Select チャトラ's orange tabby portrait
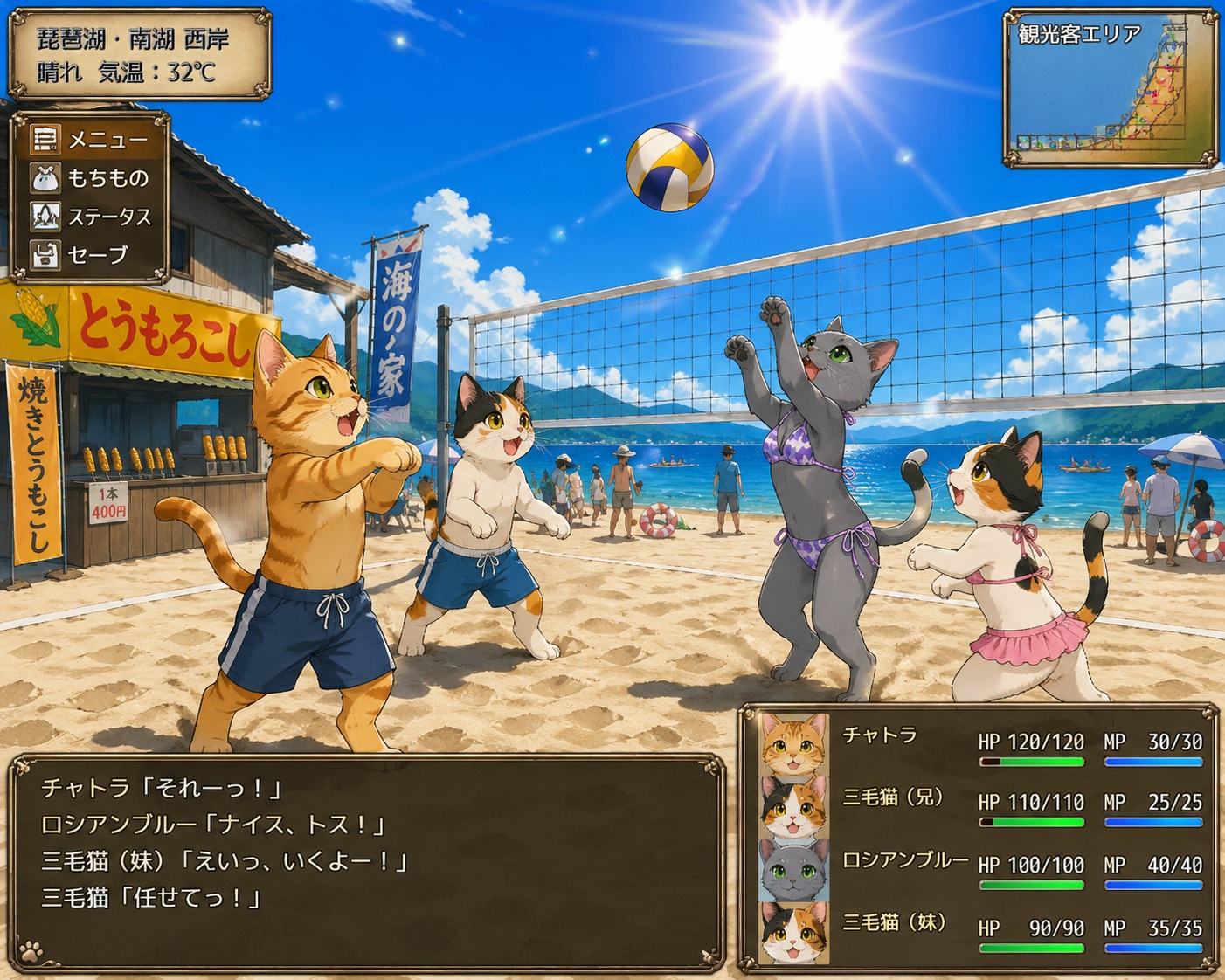The height and width of the screenshot is (980, 1225). click(793, 745)
